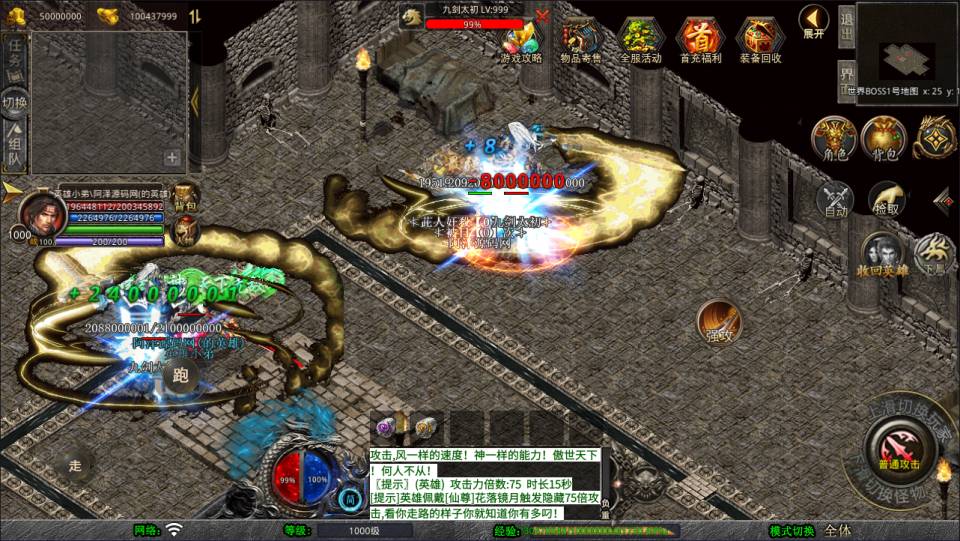
Task: Click the 切换 switch button
Action: point(15,101)
